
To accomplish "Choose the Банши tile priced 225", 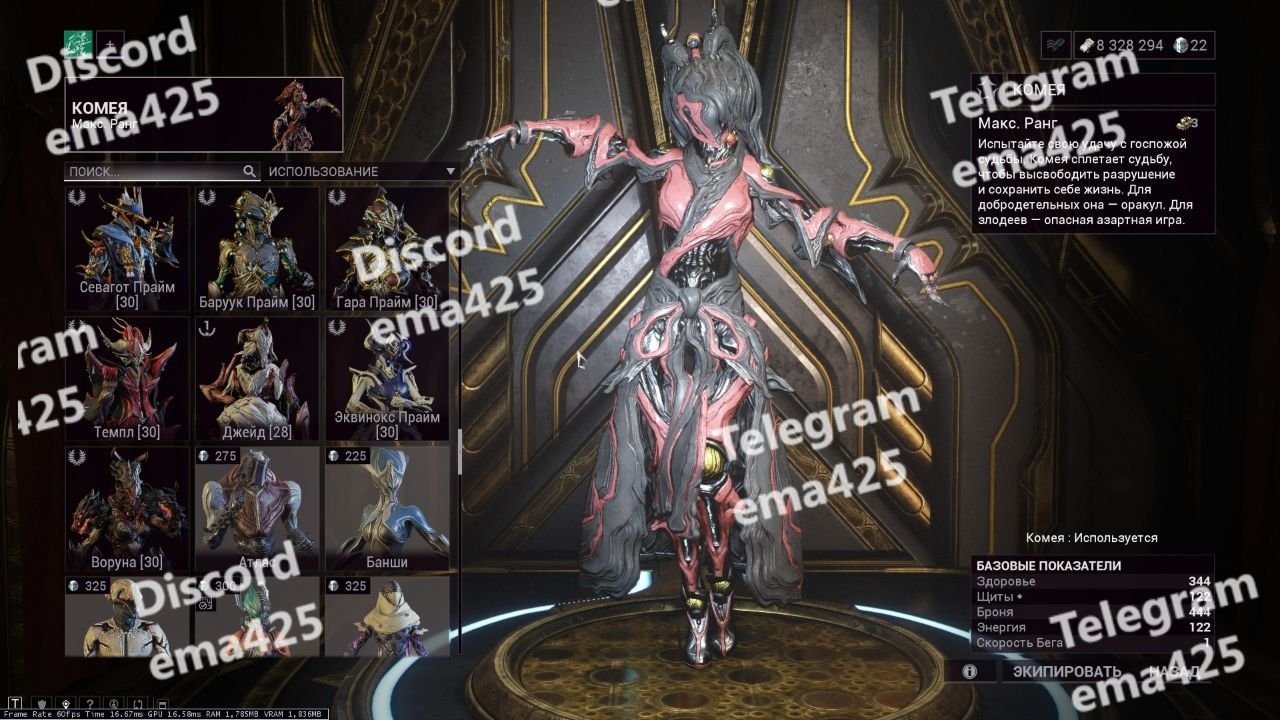I will click(386, 508).
